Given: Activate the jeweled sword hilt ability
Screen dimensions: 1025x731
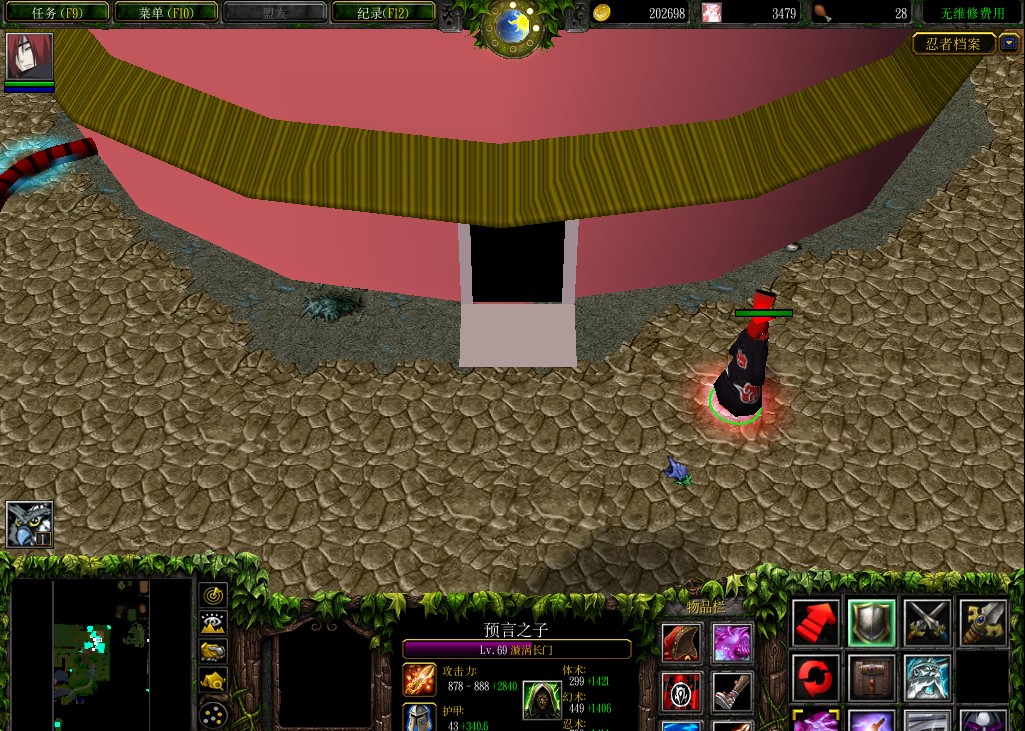Looking at the screenshot, I should click(982, 623).
